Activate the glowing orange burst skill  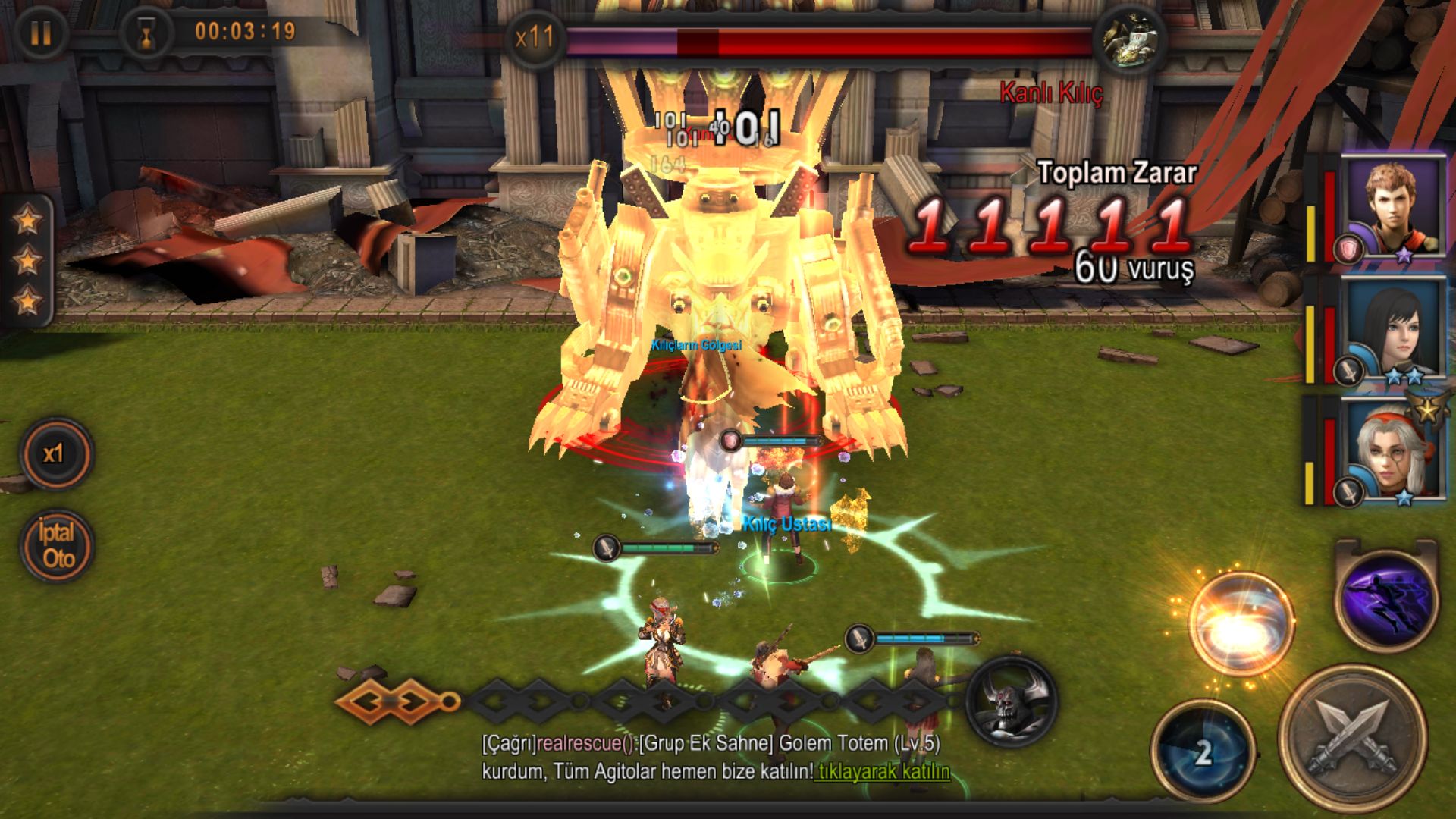[1241, 623]
